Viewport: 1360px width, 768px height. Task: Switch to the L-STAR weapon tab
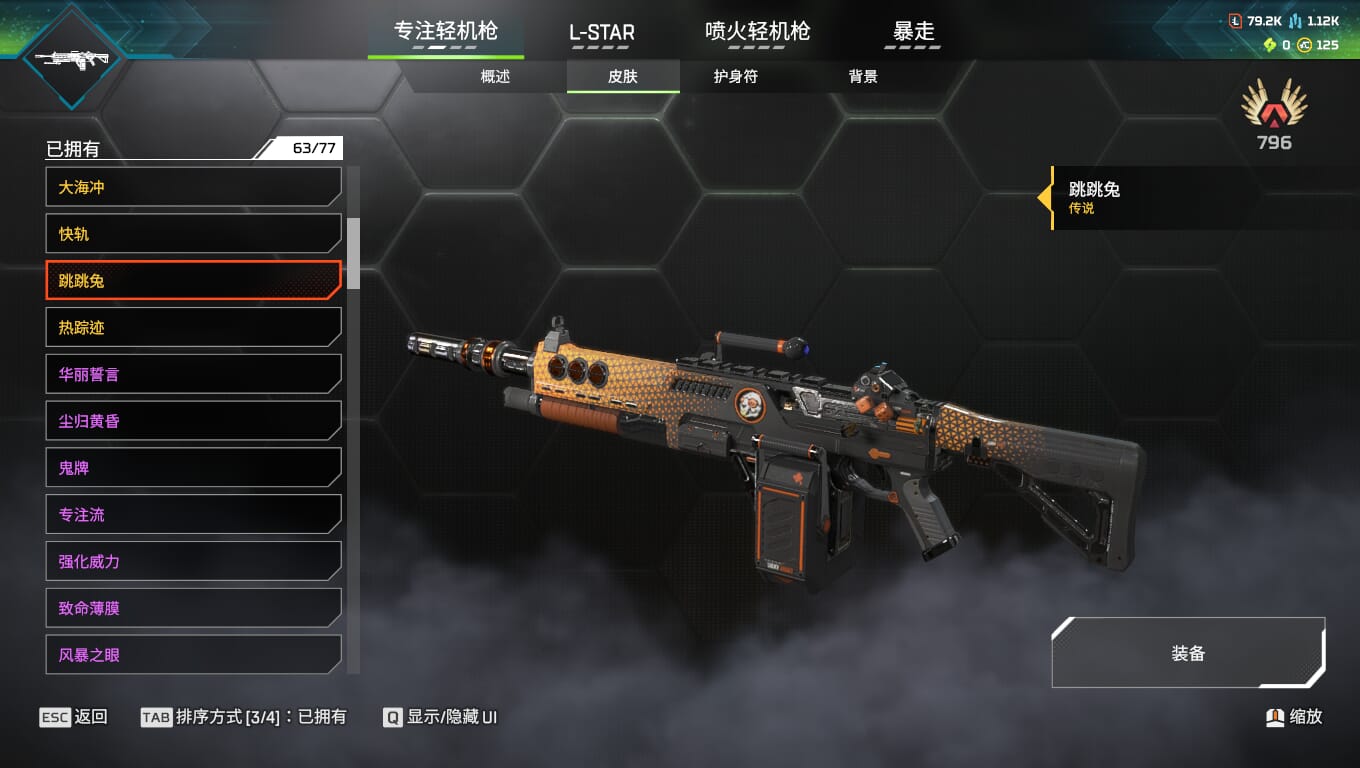601,32
